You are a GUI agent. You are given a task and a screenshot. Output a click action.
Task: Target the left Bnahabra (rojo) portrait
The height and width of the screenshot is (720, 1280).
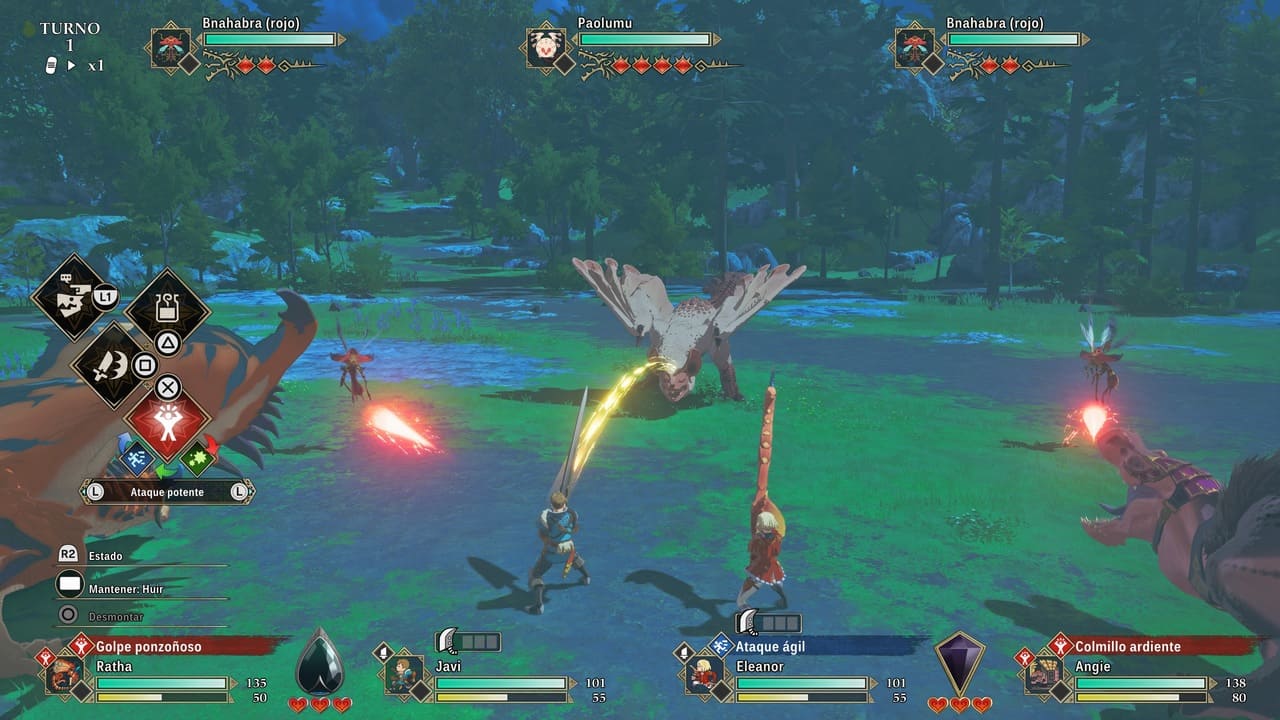click(170, 47)
